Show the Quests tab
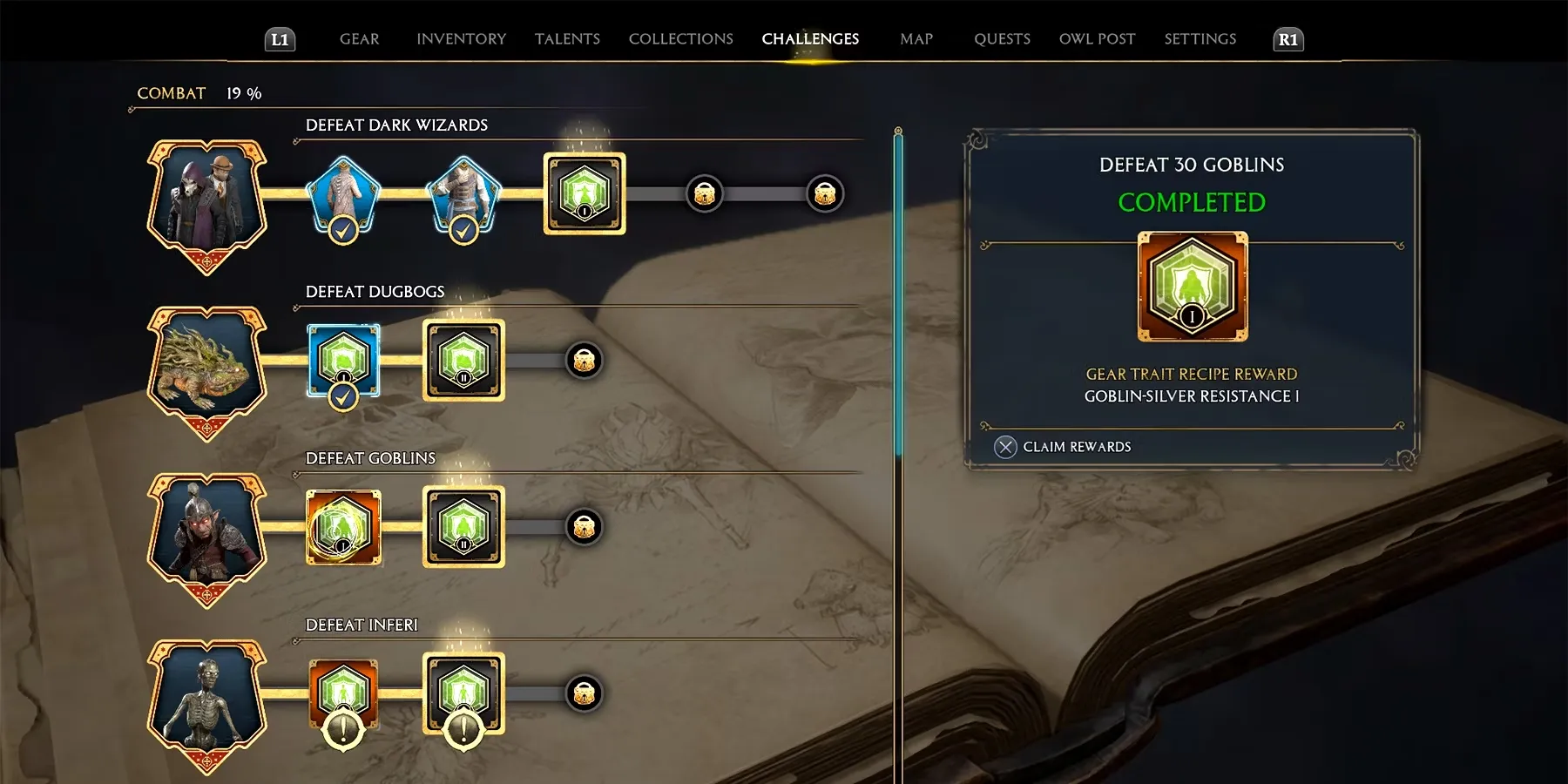The image size is (1568, 784). (x=1002, y=39)
